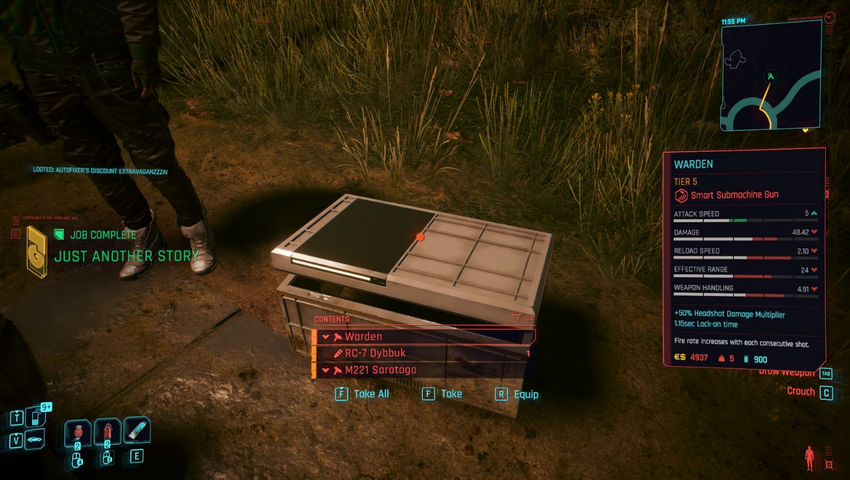Call your vehicle with the car icon
850x480 pixels.
tap(36, 440)
